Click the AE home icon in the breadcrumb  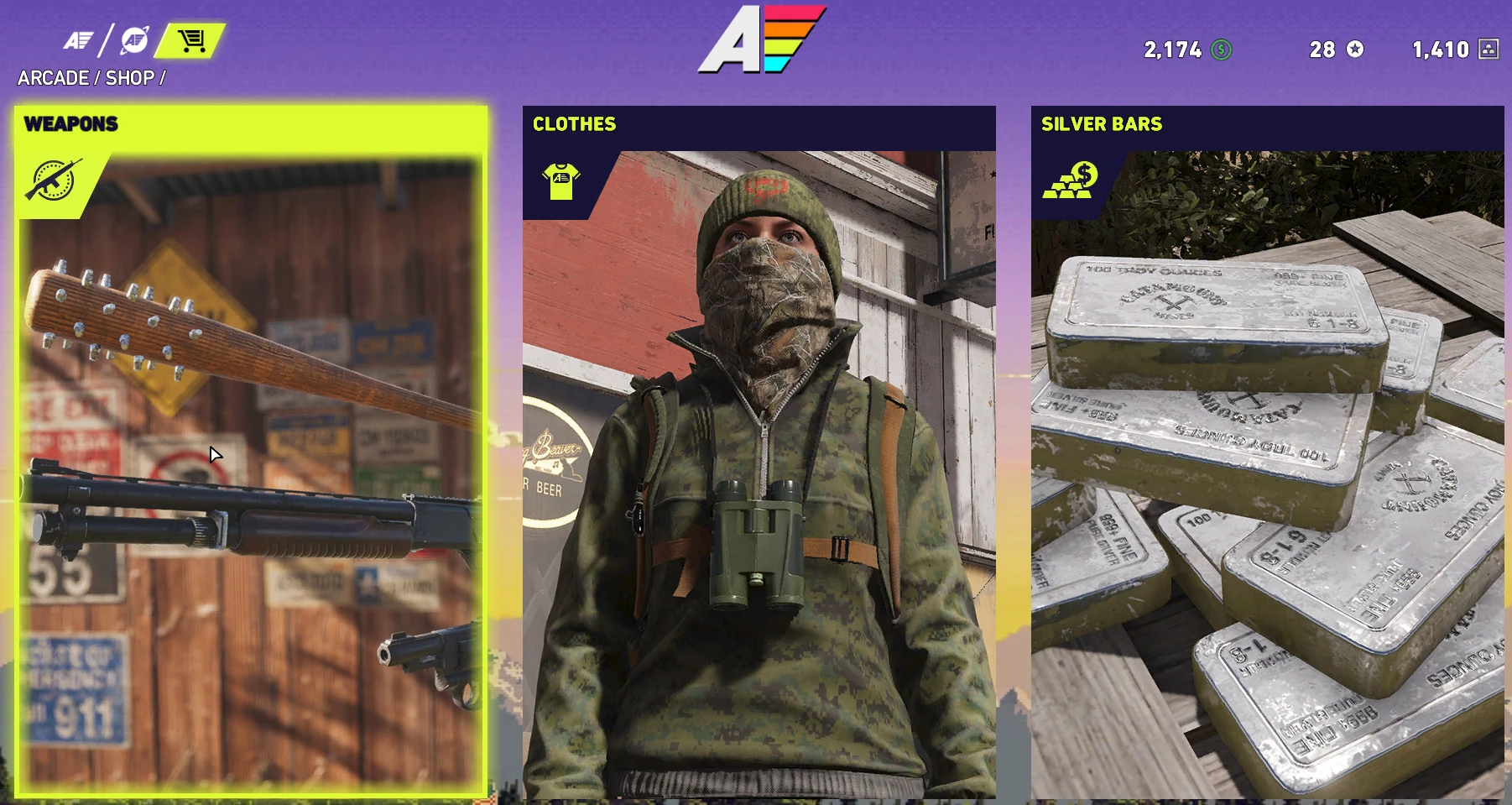[77, 40]
